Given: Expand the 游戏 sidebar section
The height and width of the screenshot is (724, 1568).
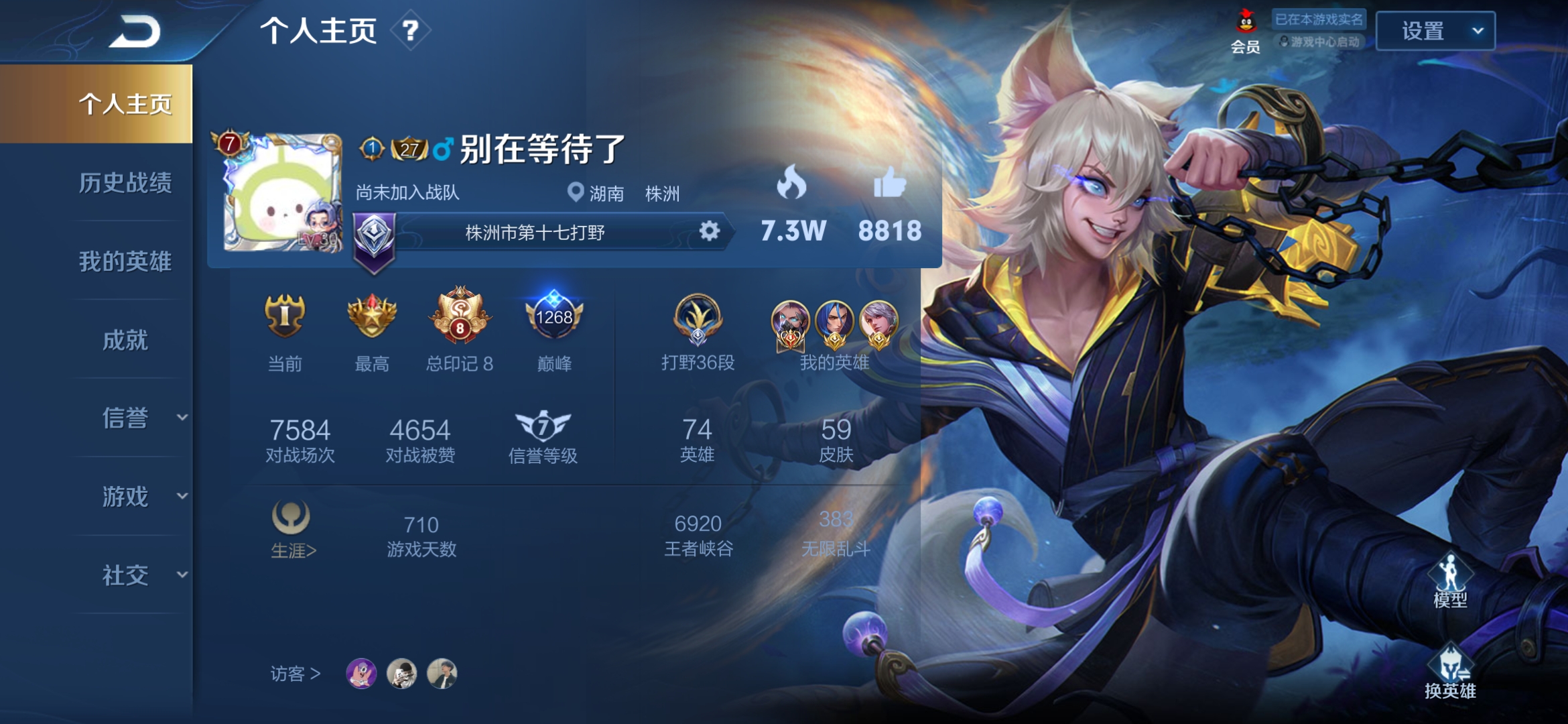Looking at the screenshot, I should tap(131, 497).
